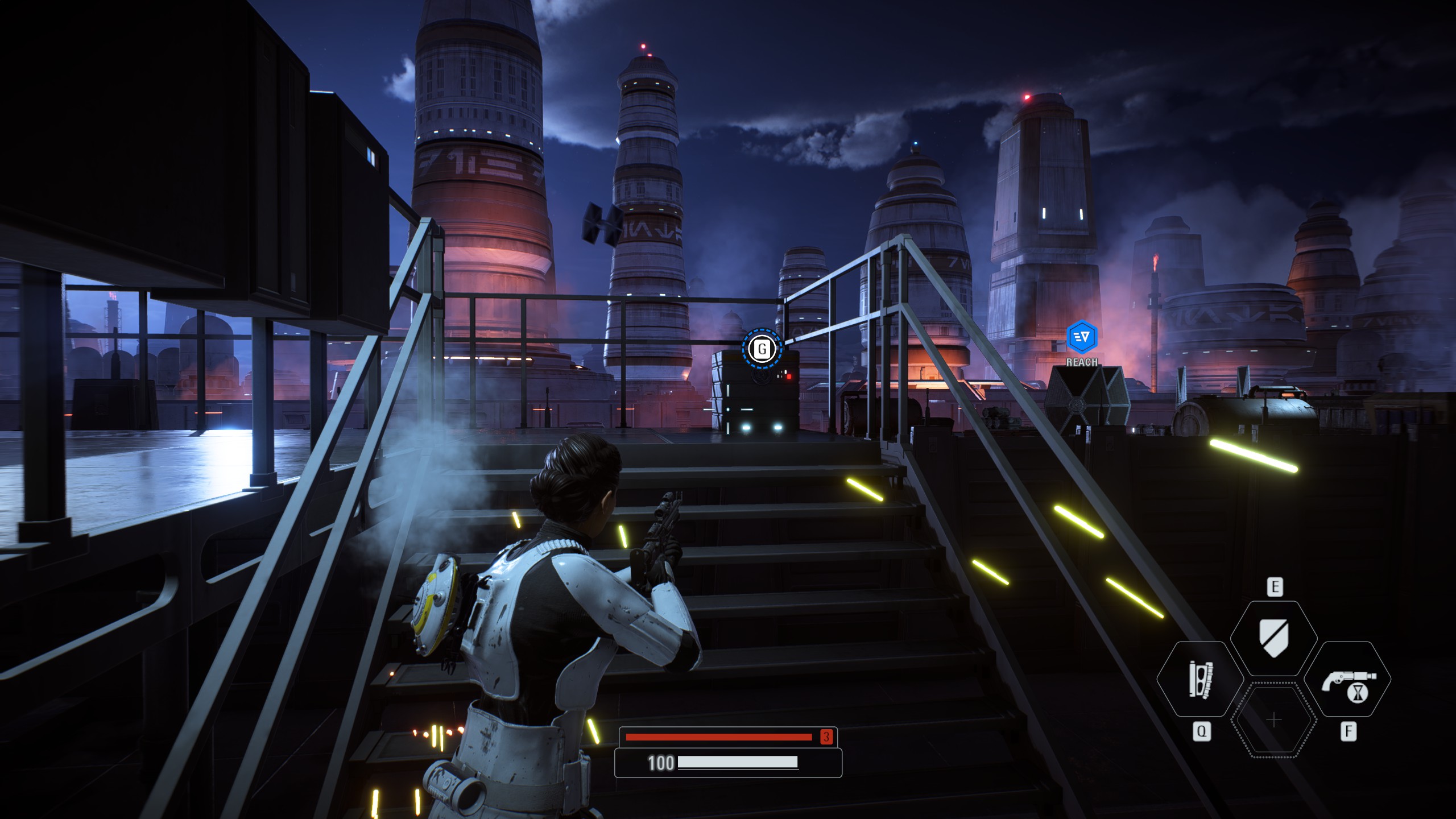Select the blue REACH objective marker
Screen dimensions: 1456x819
click(1081, 337)
